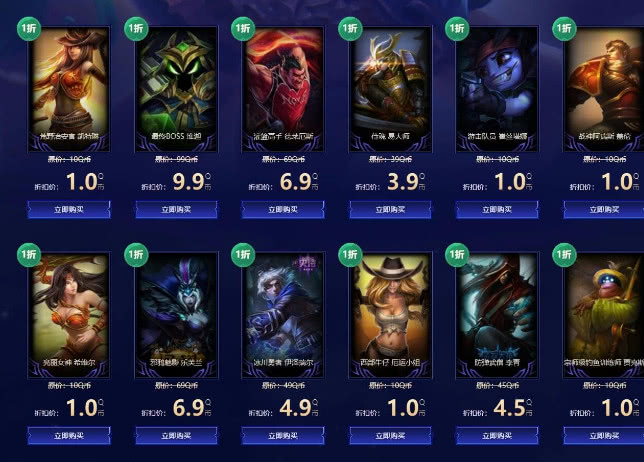Buy the Sheriff Caitlyn skin for 1.0
Viewport: 644px width, 462px height.
point(68,210)
